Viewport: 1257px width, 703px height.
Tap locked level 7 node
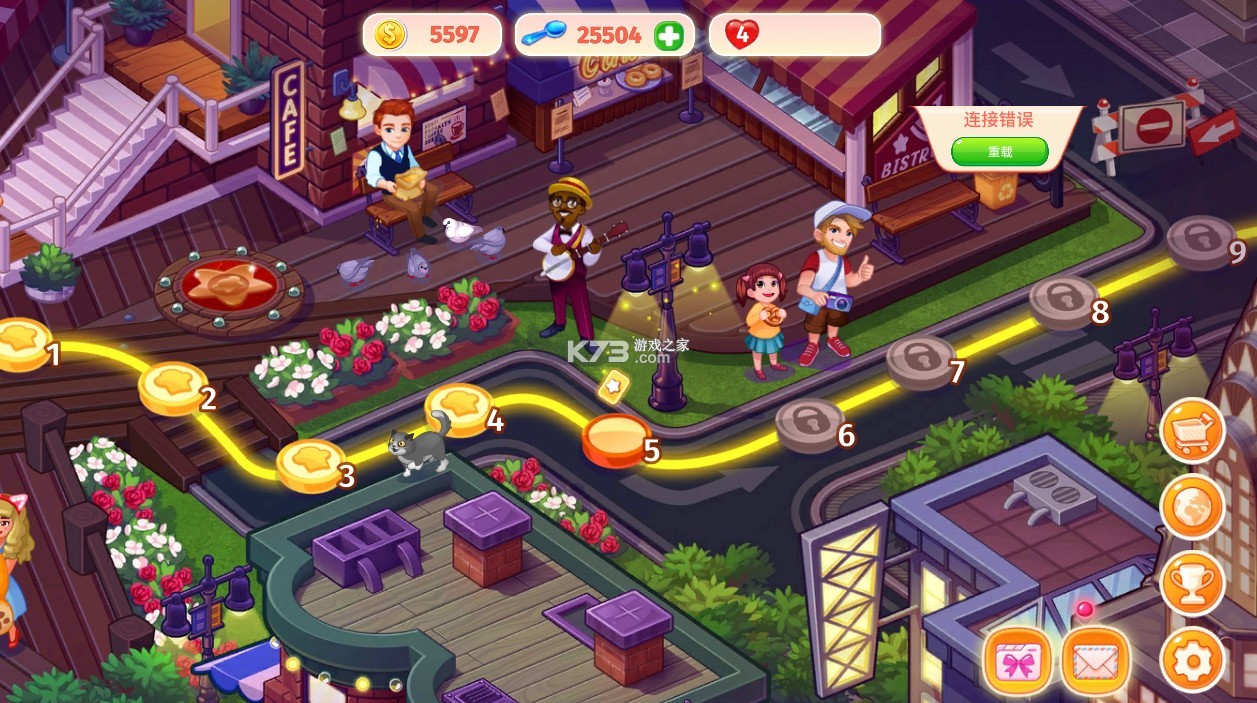coord(920,360)
